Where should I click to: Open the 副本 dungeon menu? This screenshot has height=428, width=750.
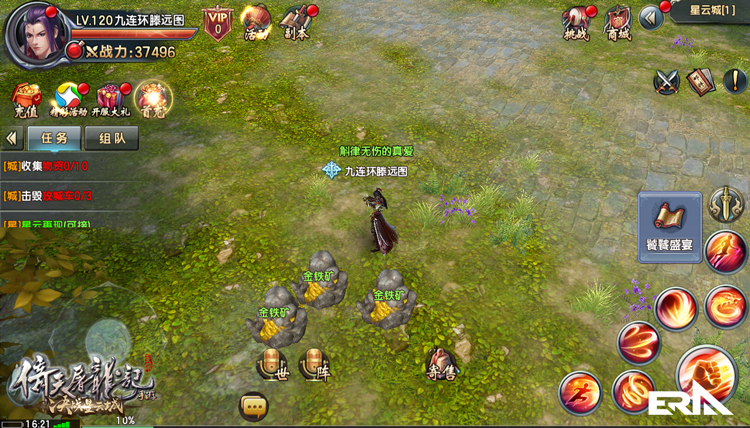[295, 22]
